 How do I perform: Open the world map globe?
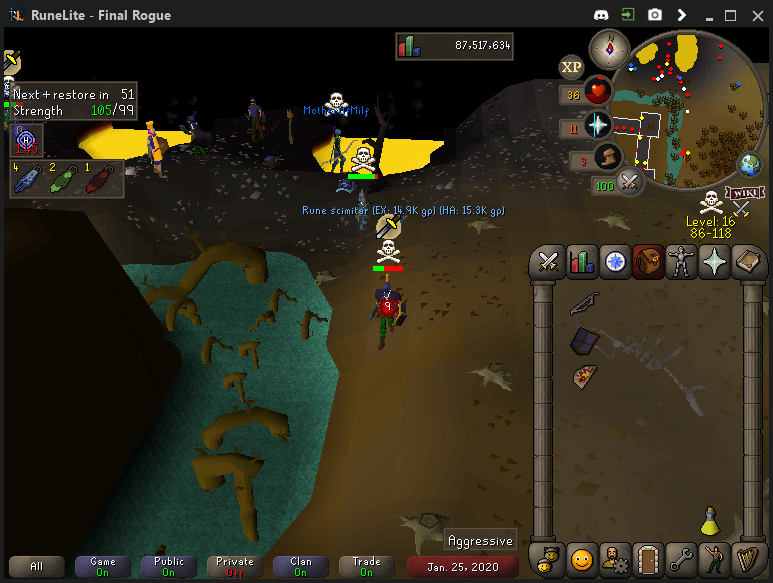(x=748, y=164)
